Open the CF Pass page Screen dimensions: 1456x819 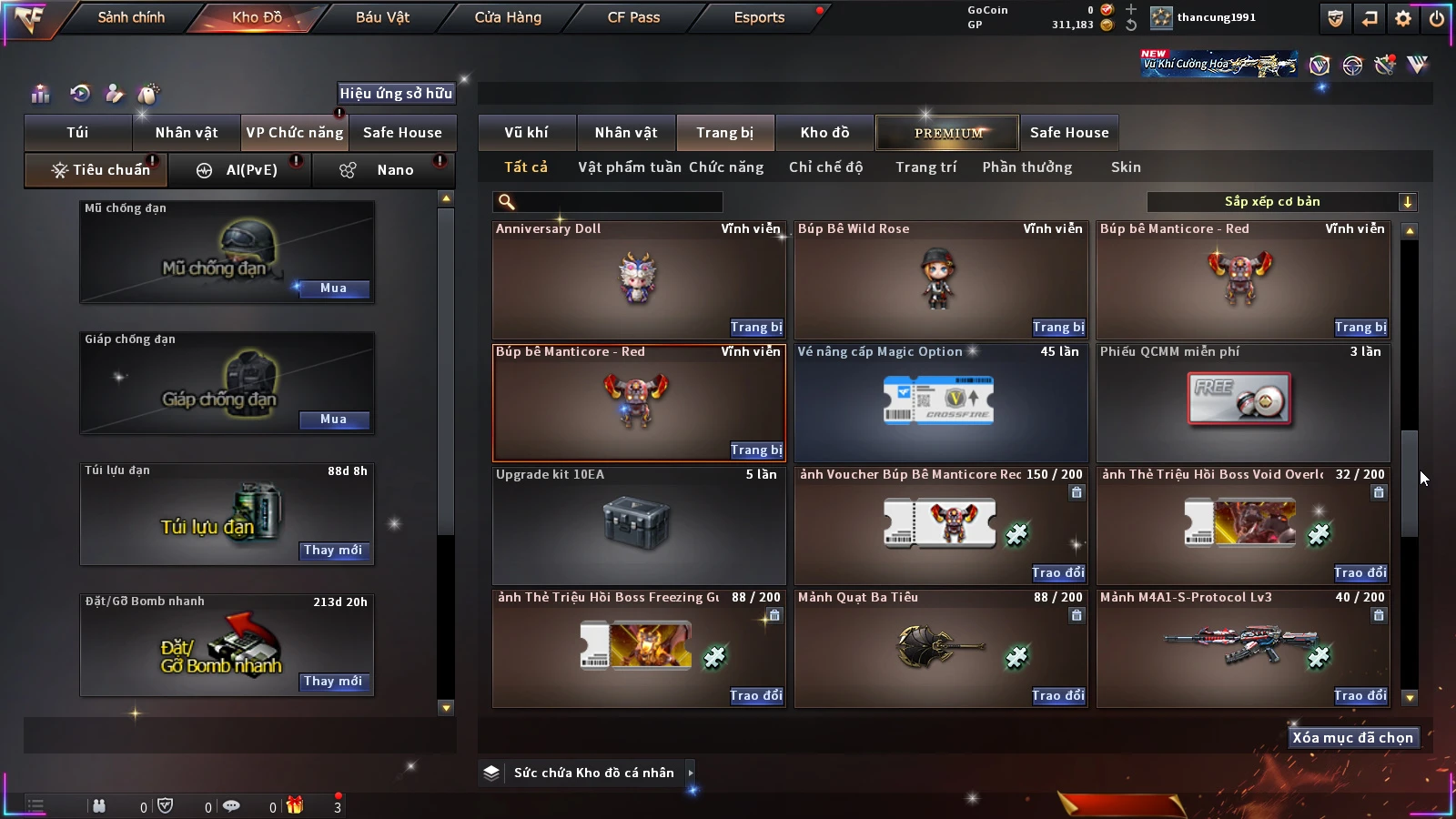(x=633, y=17)
